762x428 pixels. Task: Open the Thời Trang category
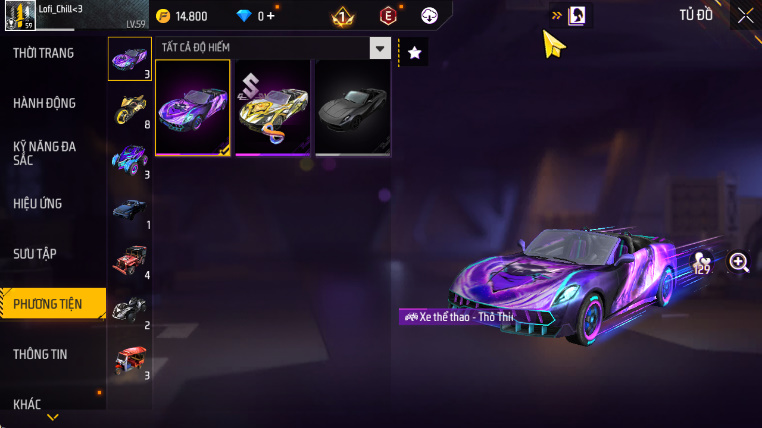click(45, 53)
